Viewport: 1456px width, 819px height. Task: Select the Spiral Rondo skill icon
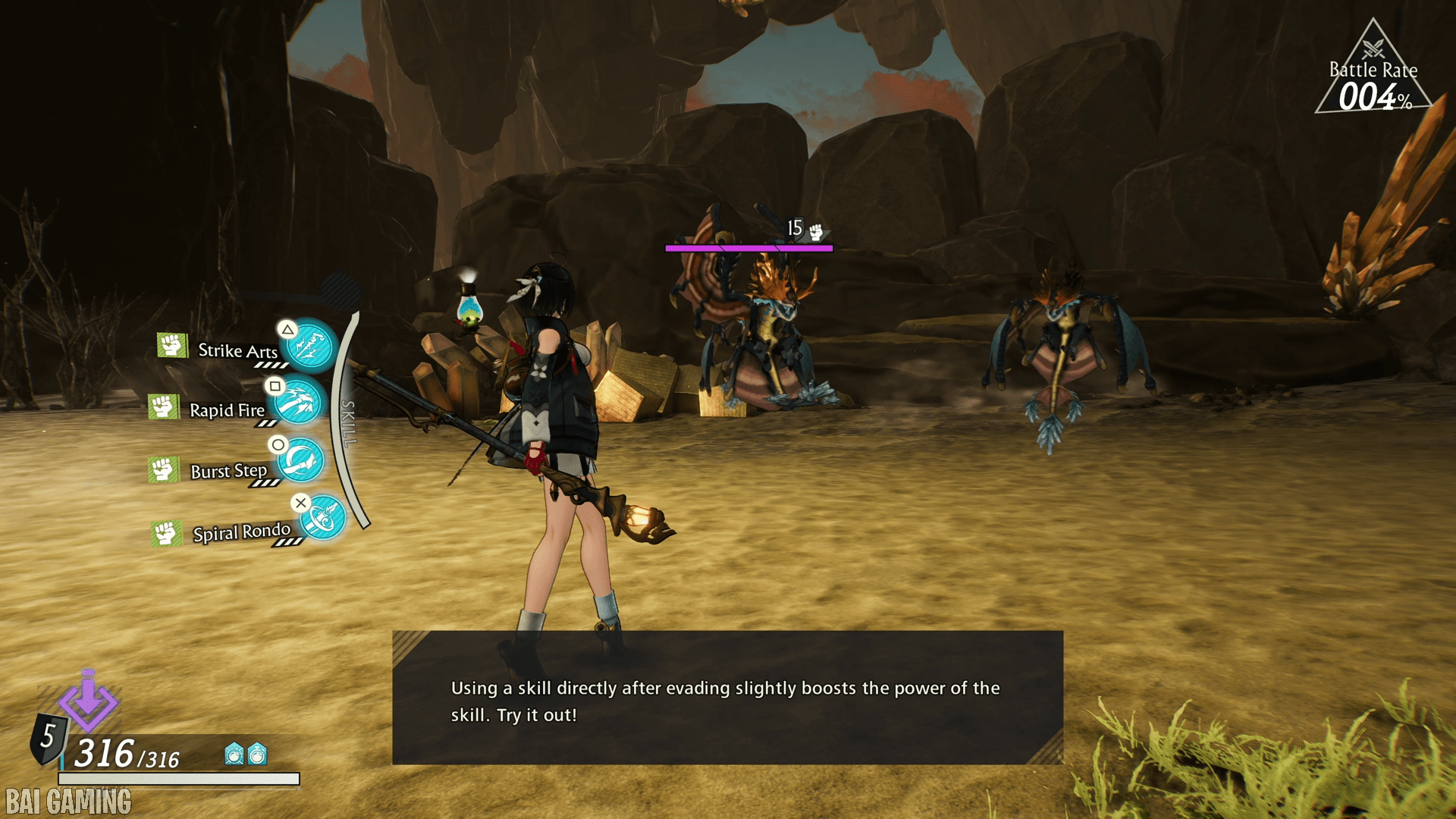pos(324,518)
